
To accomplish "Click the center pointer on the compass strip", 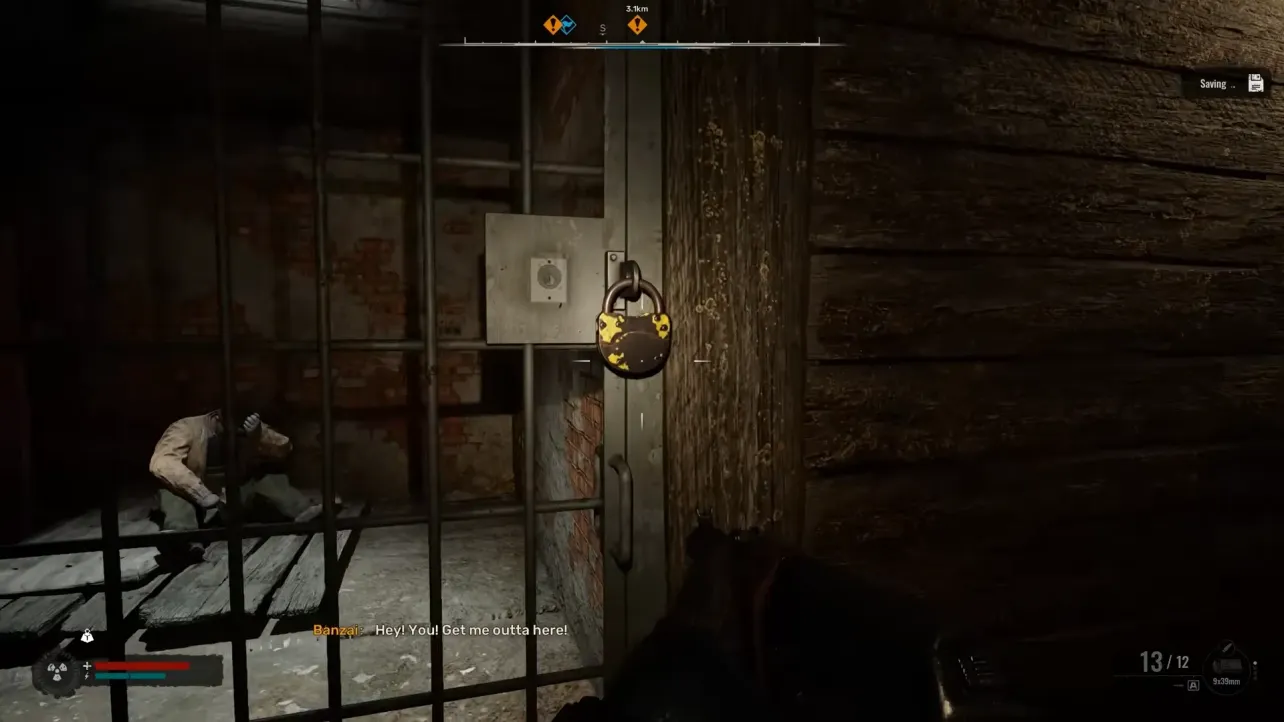I will click(x=642, y=41).
